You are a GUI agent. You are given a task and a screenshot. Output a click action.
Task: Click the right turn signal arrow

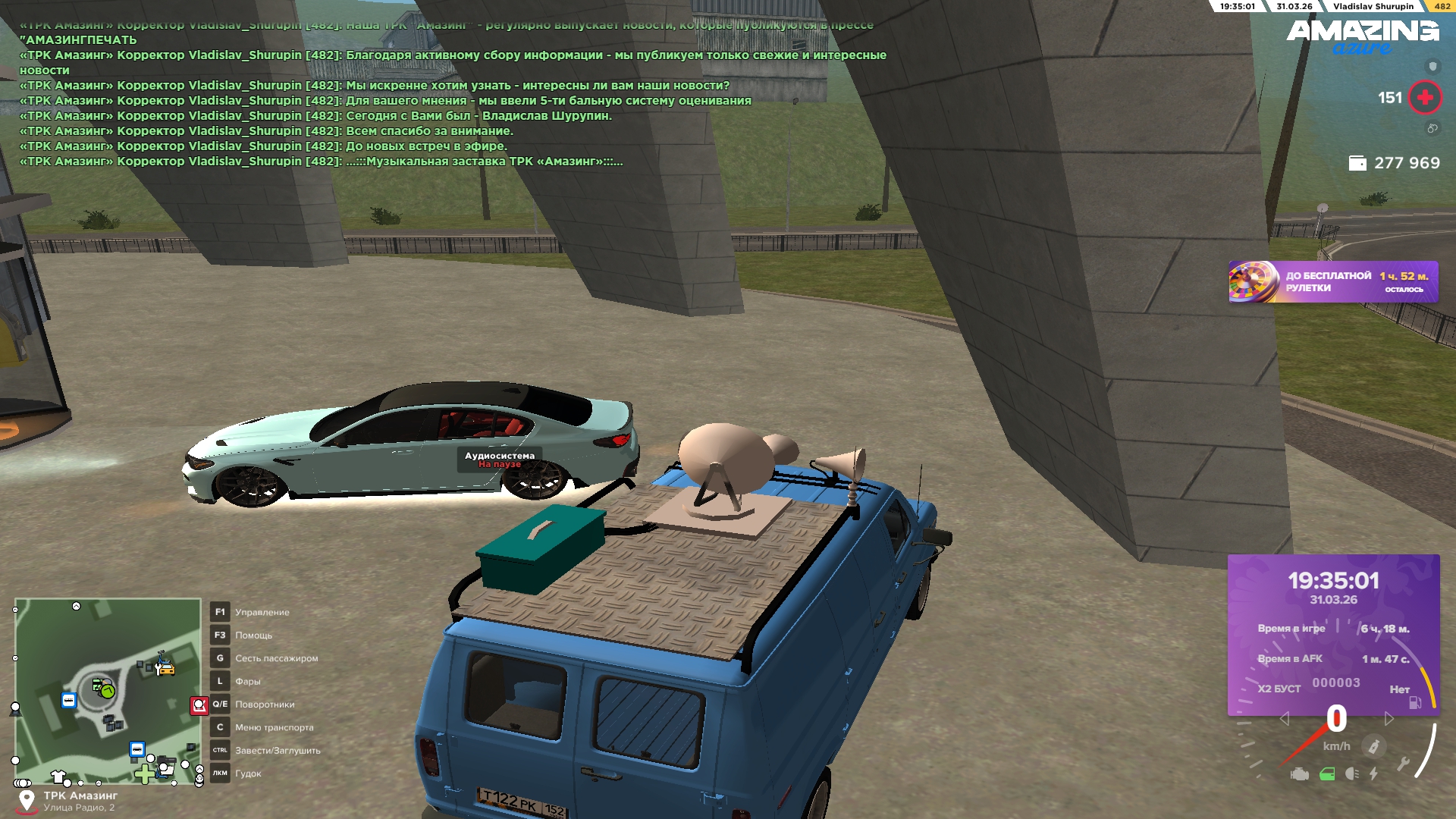click(x=1389, y=719)
